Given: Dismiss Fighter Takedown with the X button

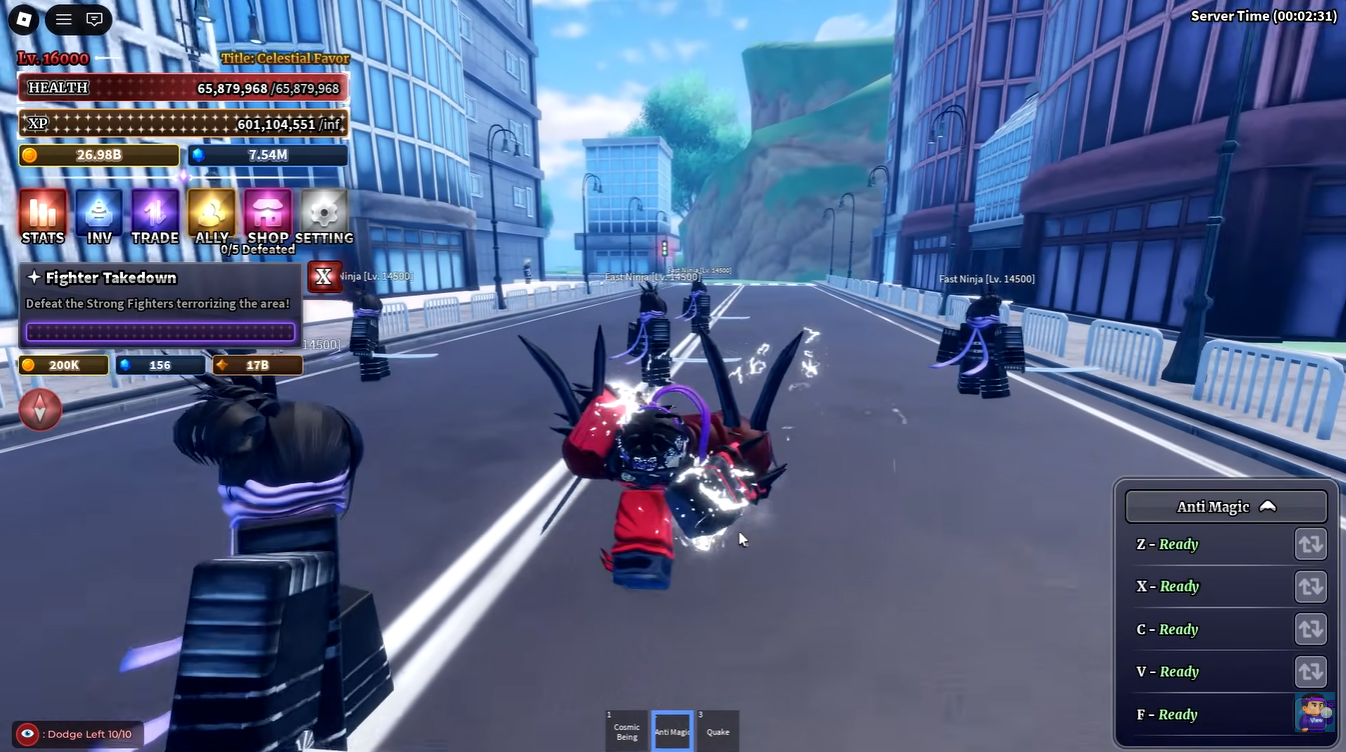Looking at the screenshot, I should tap(323, 276).
